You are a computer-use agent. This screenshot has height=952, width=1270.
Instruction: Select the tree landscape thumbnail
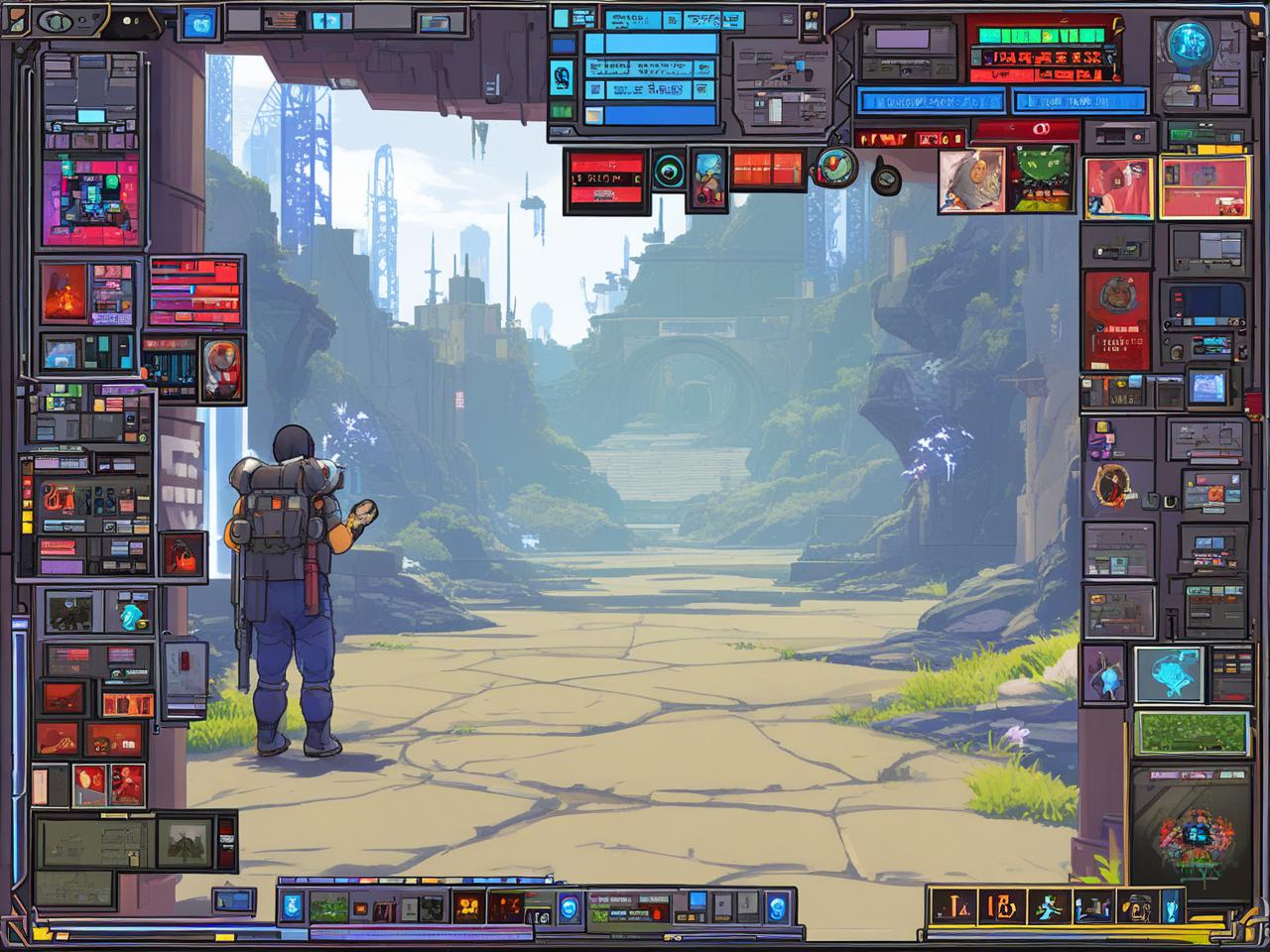186,842
